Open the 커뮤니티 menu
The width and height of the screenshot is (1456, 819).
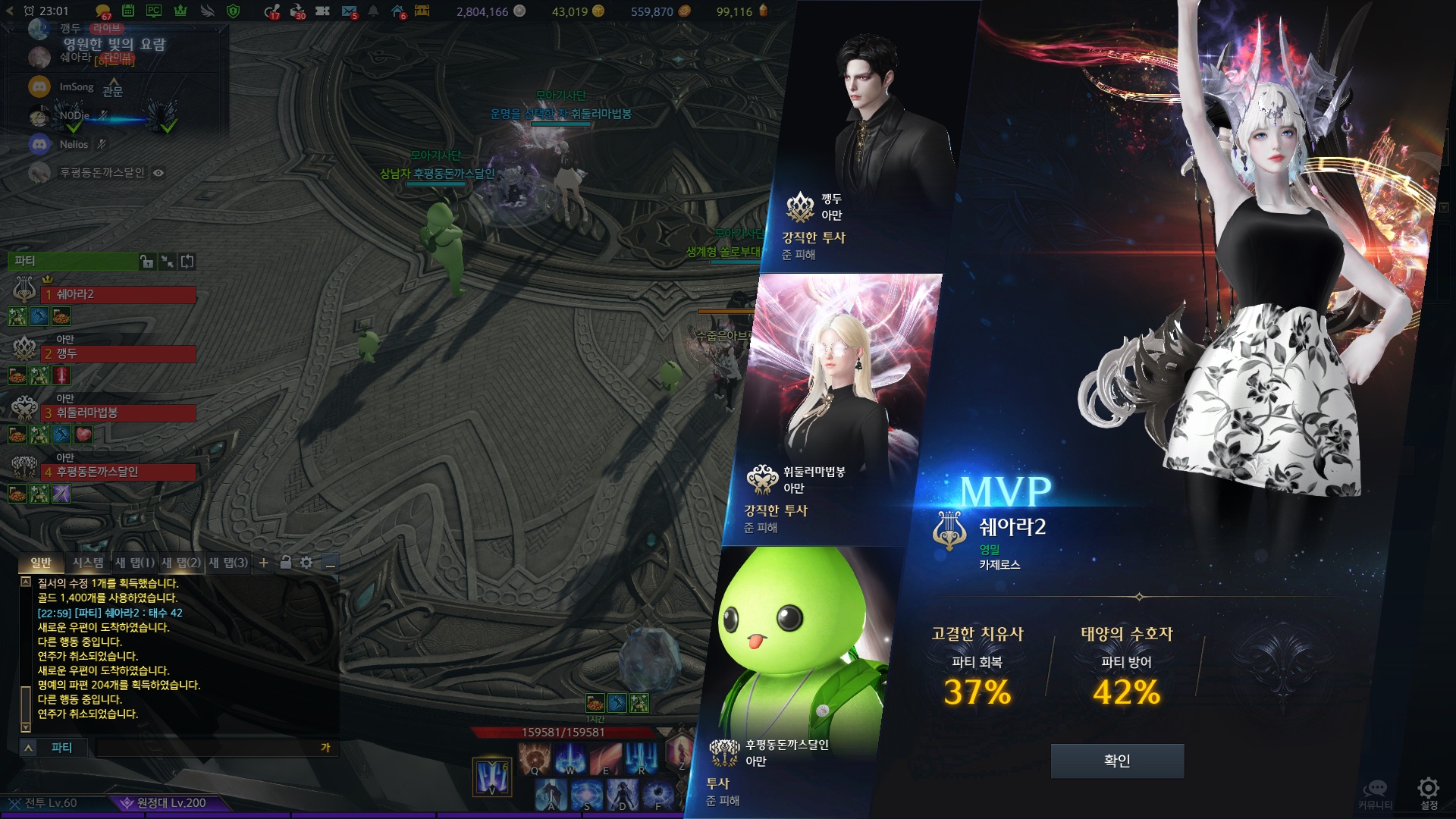click(1375, 792)
